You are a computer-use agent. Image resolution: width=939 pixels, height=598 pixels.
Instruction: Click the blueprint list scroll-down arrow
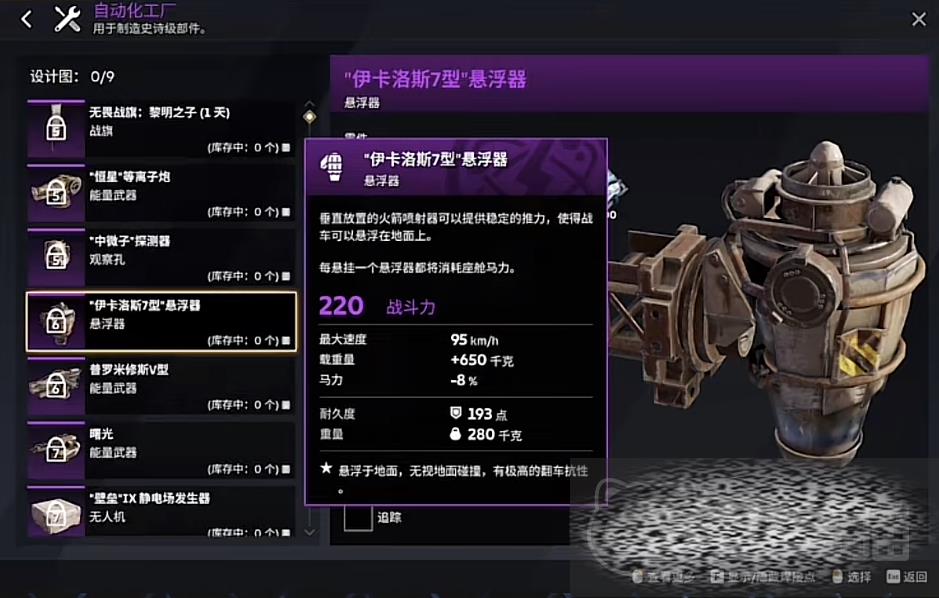point(310,532)
